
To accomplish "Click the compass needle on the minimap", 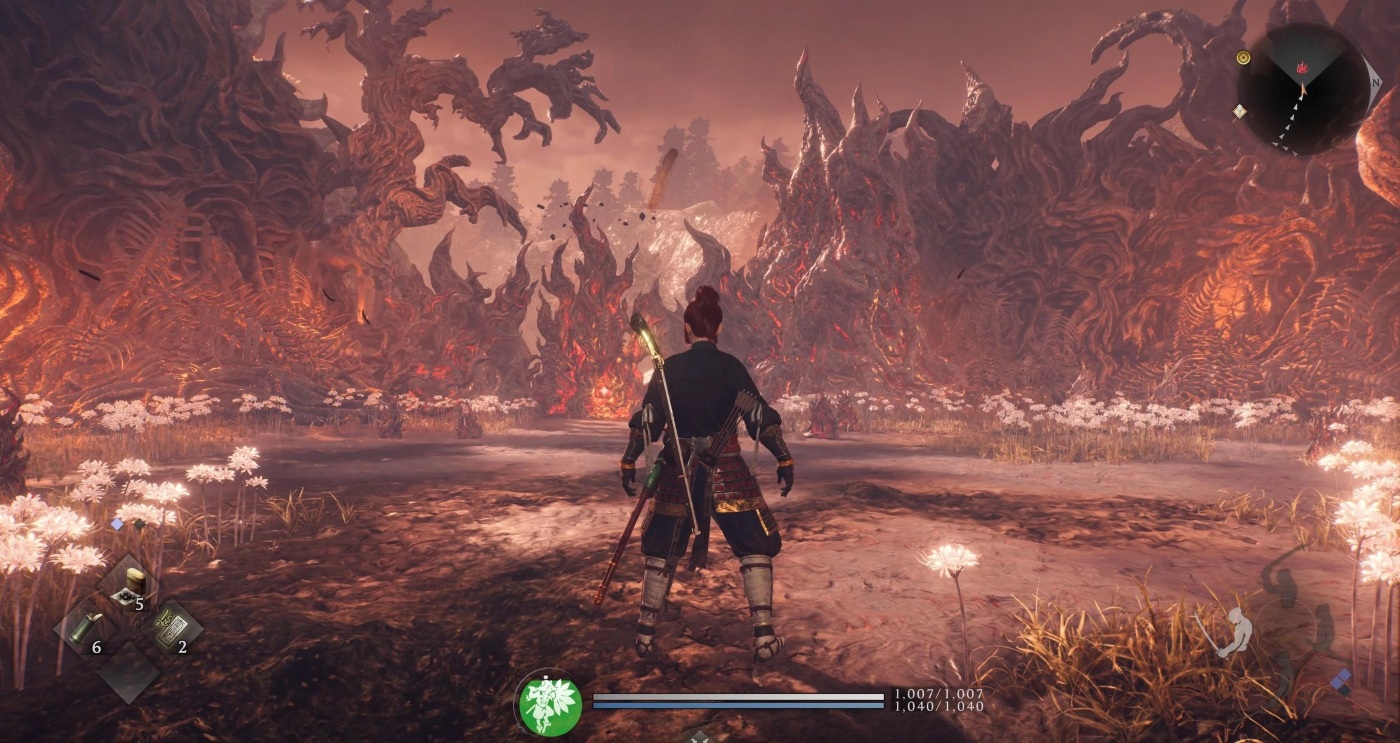I will [x=1302, y=89].
